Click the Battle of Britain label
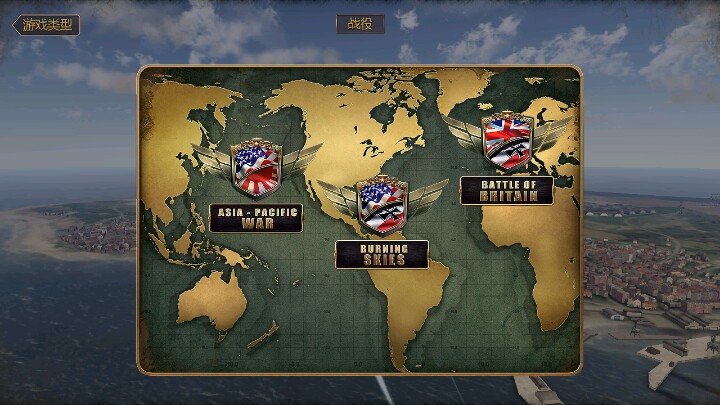This screenshot has height=405, width=720. click(507, 190)
